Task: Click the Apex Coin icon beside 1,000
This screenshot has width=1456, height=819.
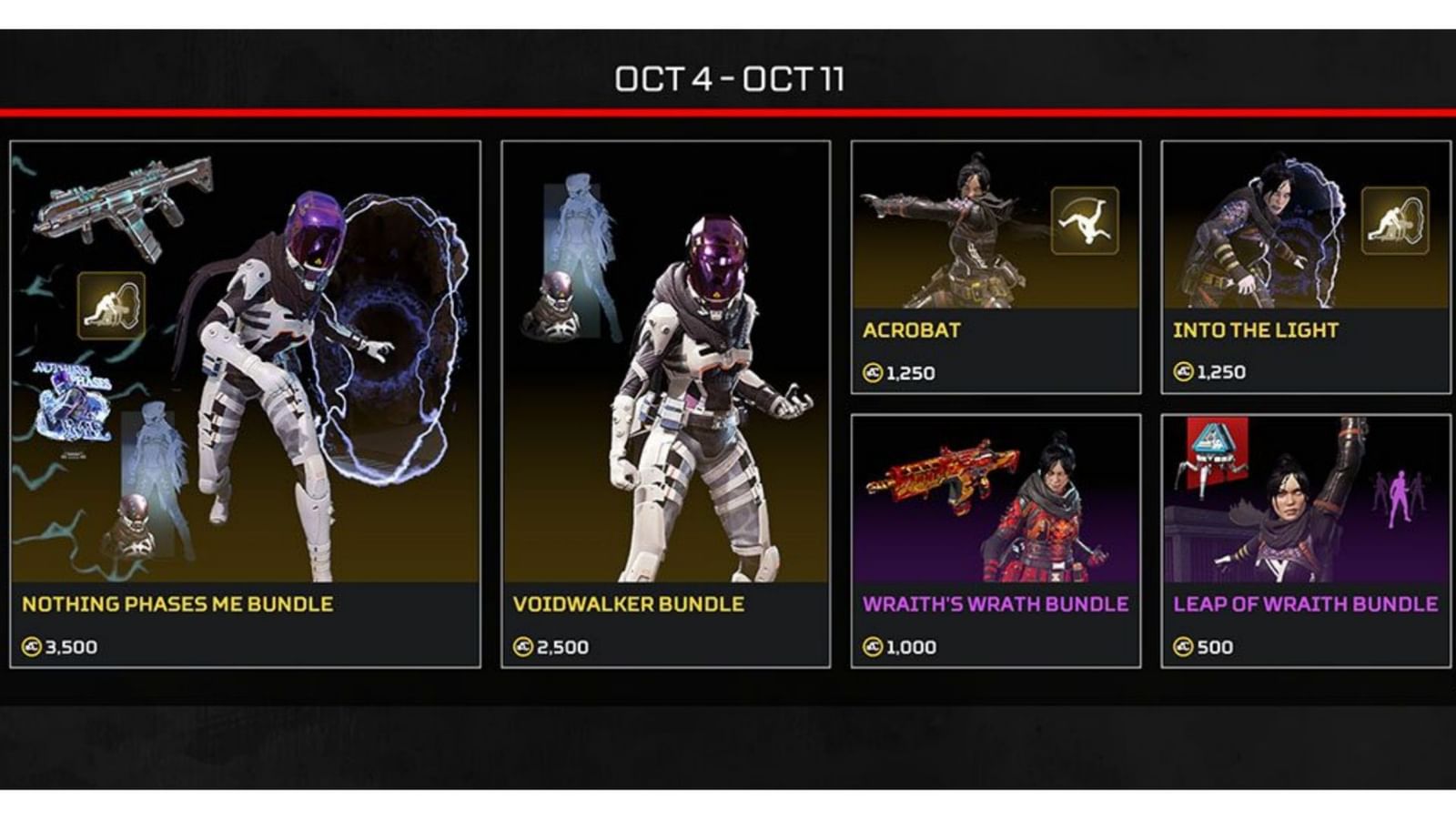Action: pyautogui.click(x=872, y=648)
